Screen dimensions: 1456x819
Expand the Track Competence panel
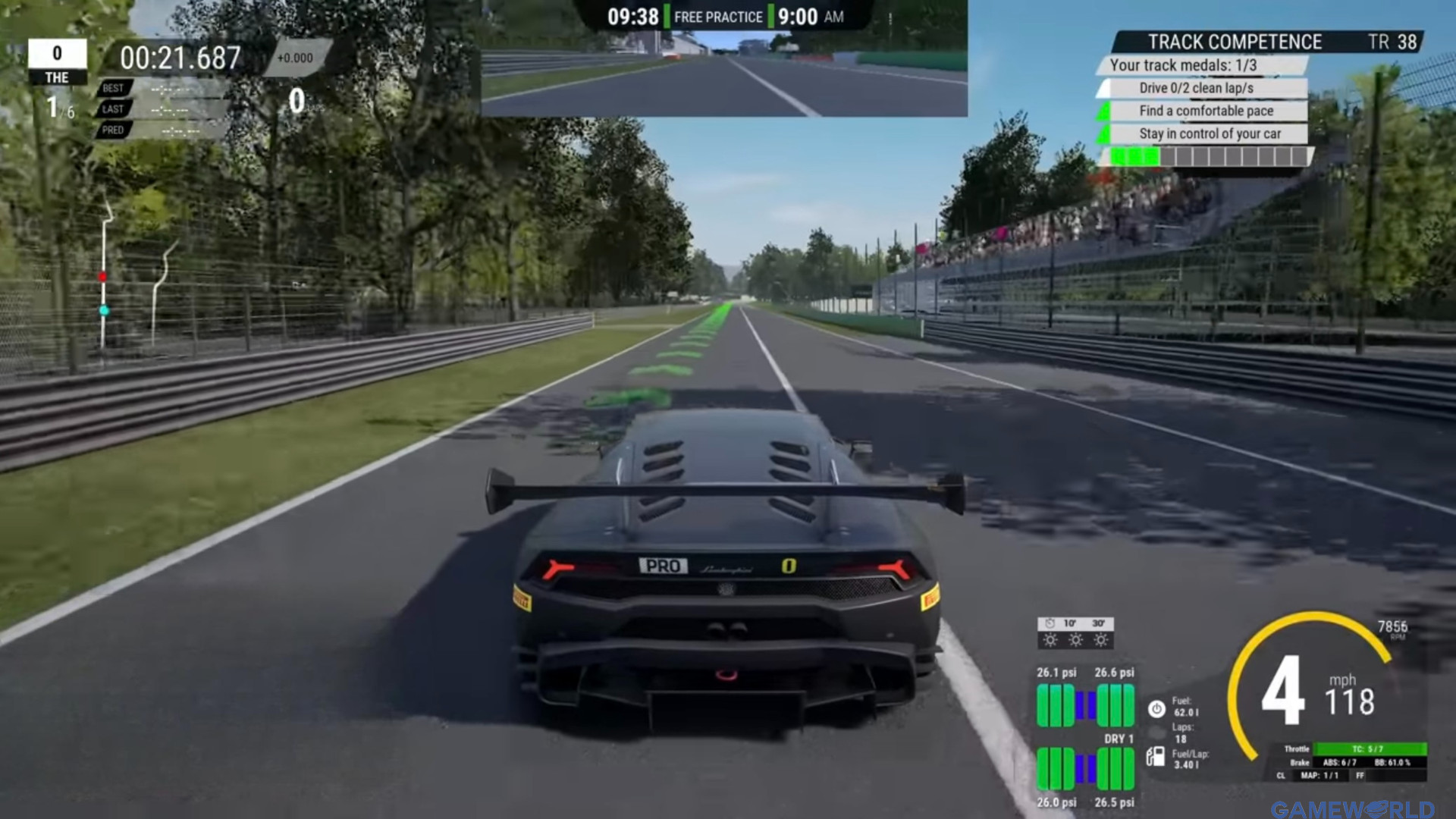(1235, 42)
